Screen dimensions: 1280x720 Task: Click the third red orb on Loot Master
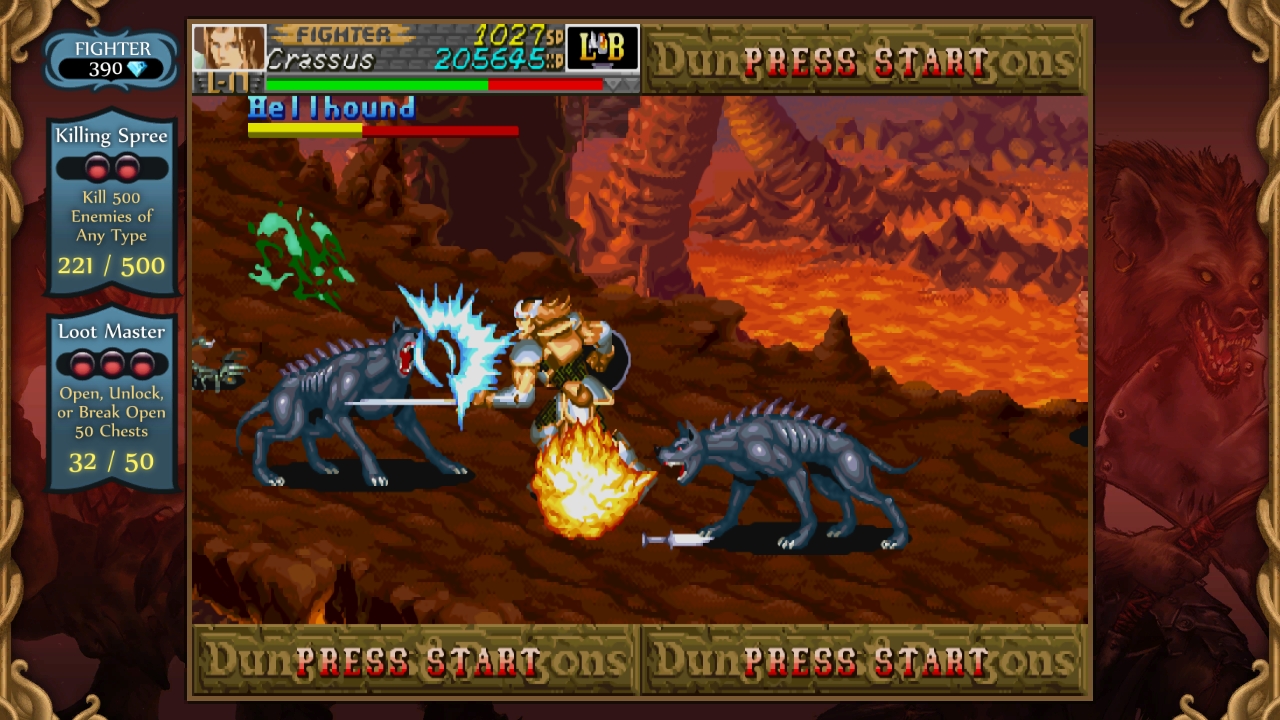(139, 364)
